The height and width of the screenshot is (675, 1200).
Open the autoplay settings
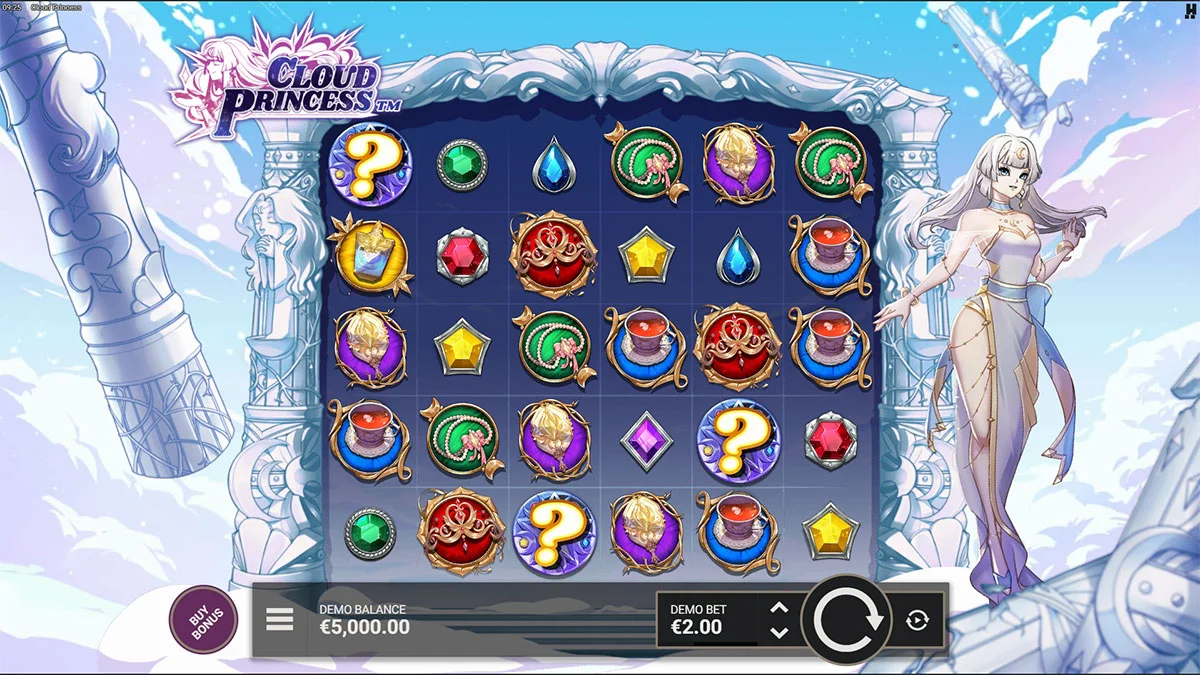917,620
